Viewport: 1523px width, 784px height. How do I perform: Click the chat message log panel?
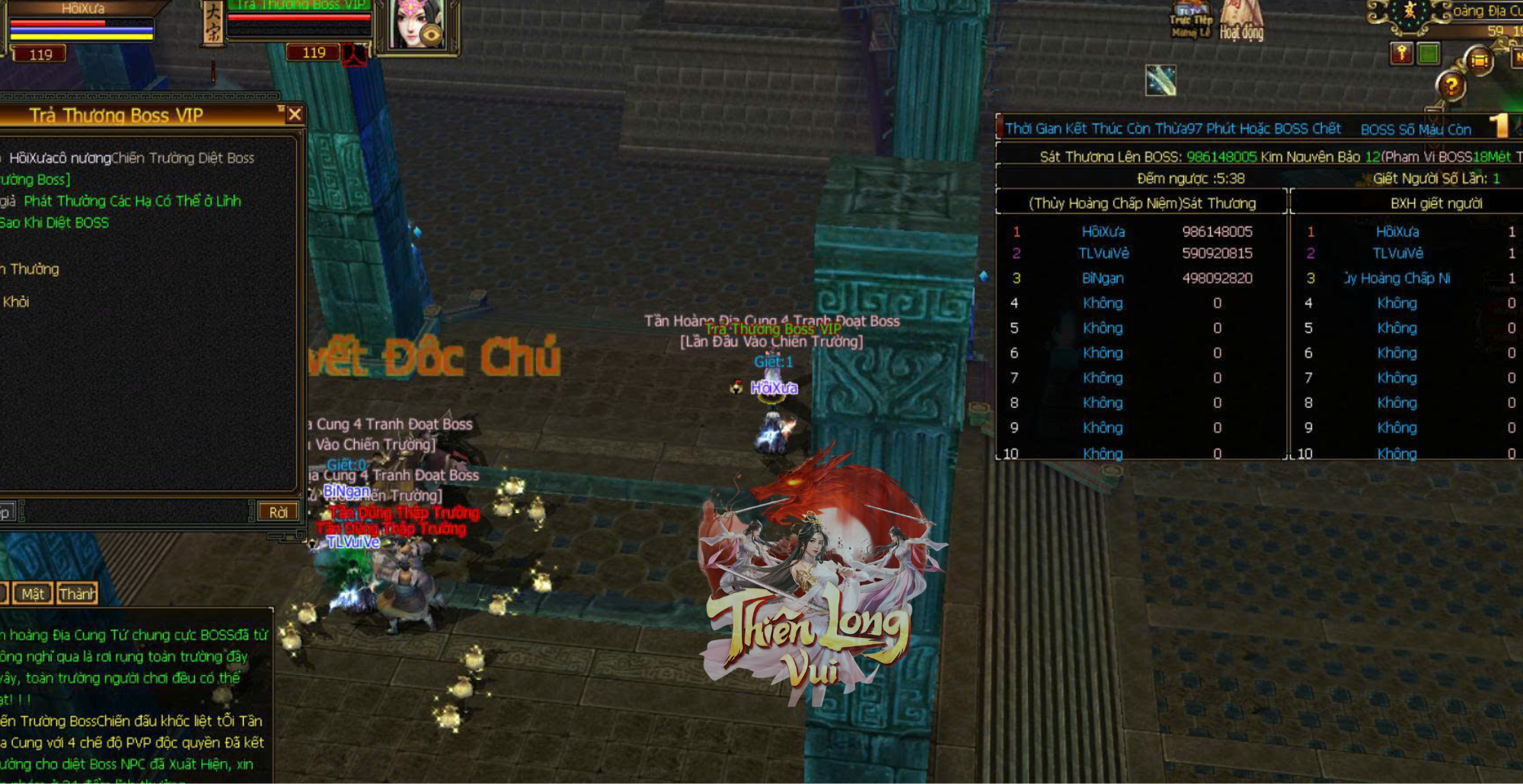pyautogui.click(x=133, y=696)
